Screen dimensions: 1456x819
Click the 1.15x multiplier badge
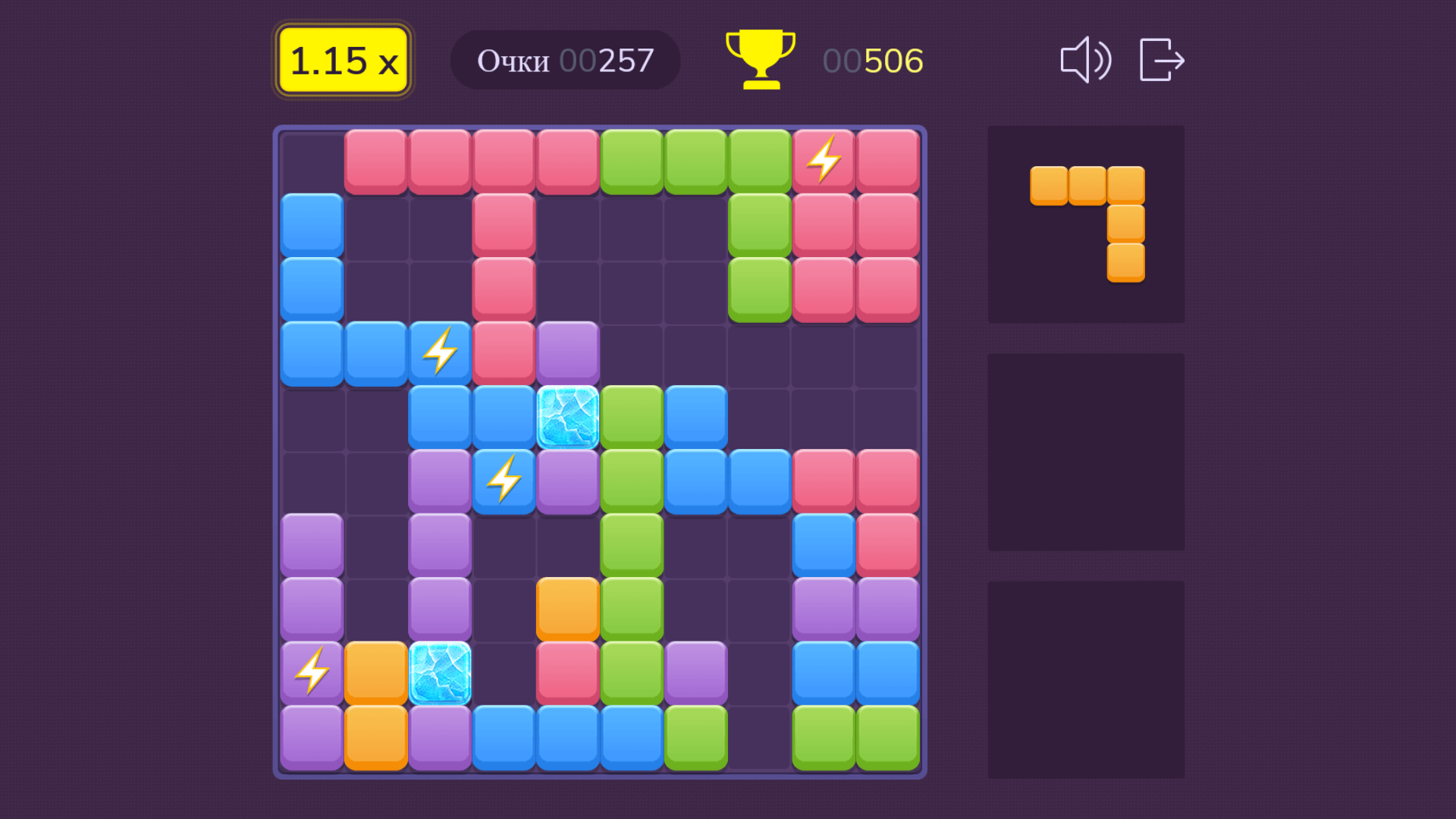342,59
